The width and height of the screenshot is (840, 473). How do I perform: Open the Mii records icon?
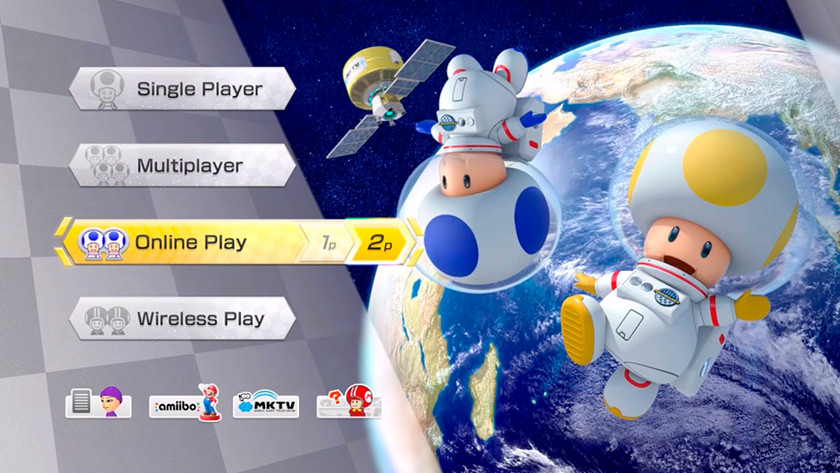click(99, 403)
